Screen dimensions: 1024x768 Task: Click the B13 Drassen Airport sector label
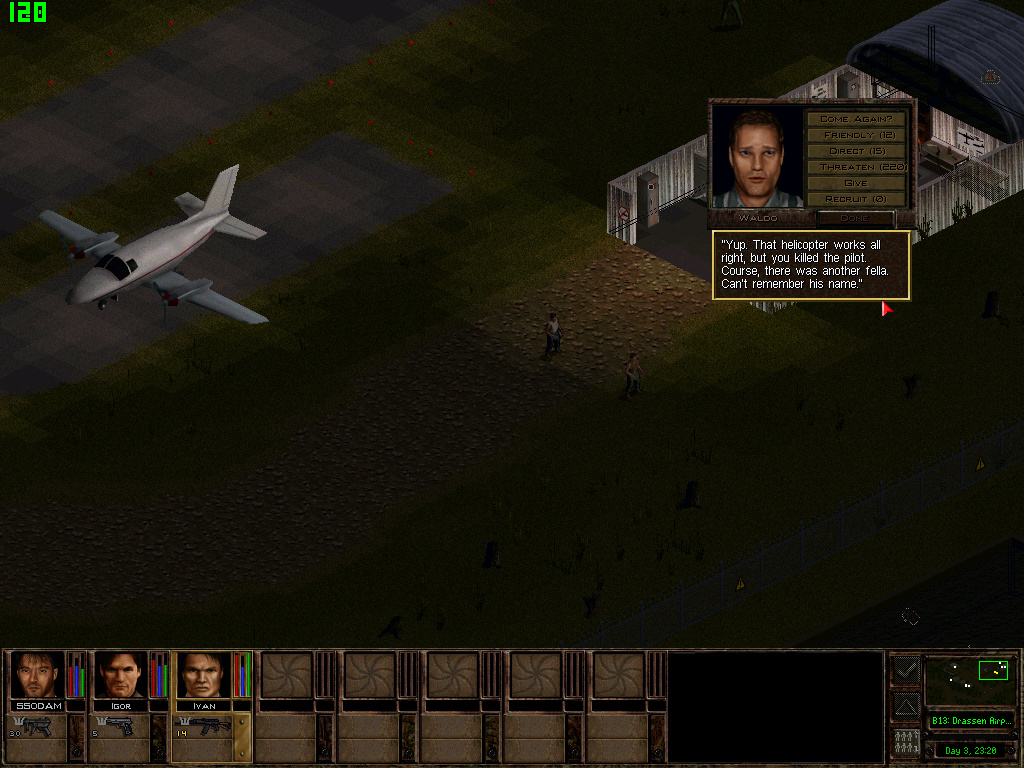969,720
